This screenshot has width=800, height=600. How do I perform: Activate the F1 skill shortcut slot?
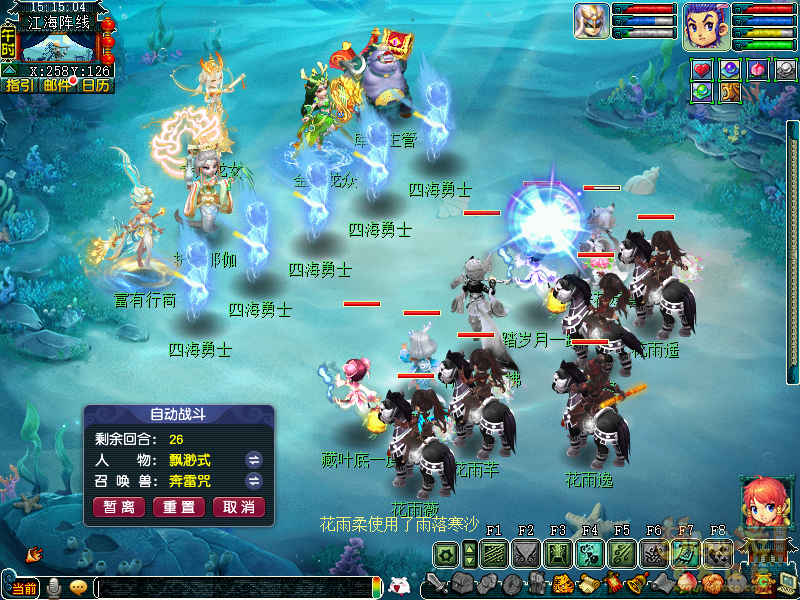coord(492,553)
